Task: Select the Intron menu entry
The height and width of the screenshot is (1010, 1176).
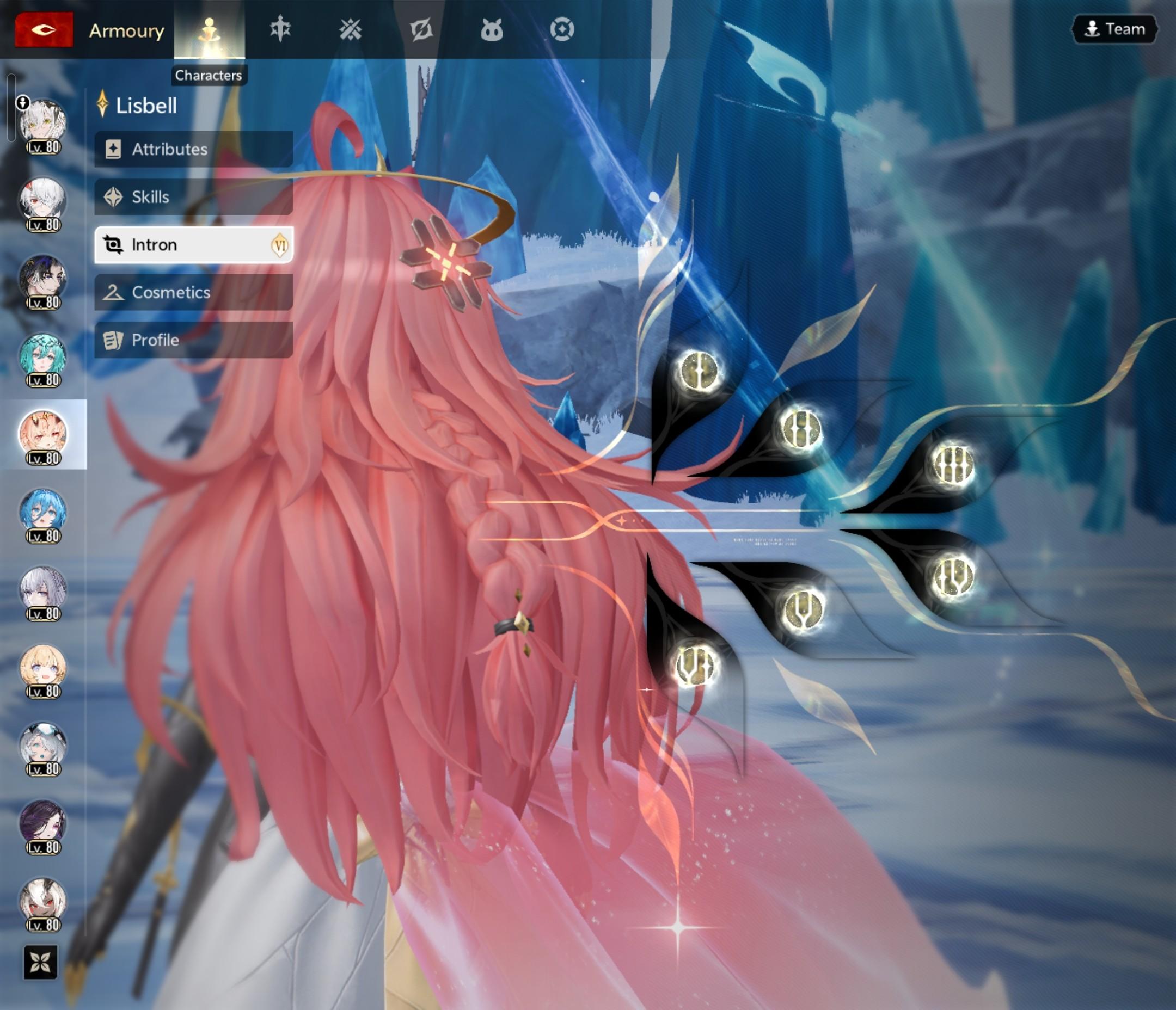Action: 193,244
